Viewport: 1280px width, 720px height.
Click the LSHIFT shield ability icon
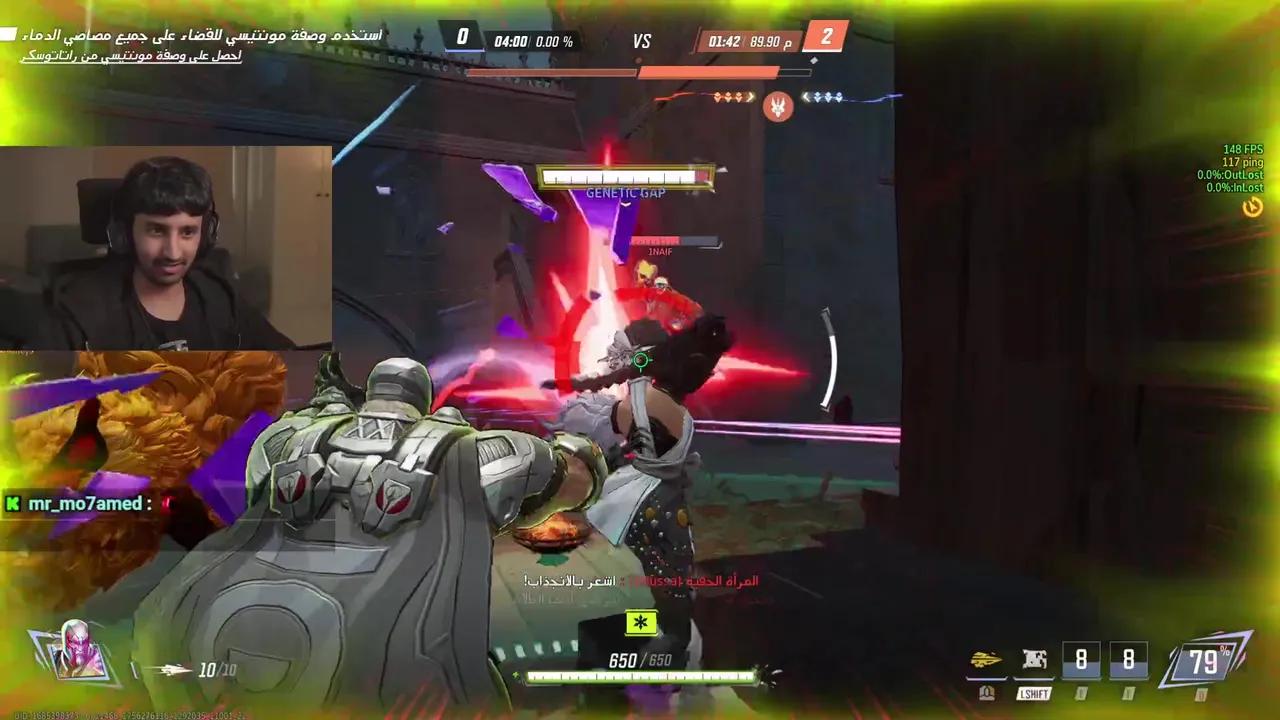coord(1035,659)
